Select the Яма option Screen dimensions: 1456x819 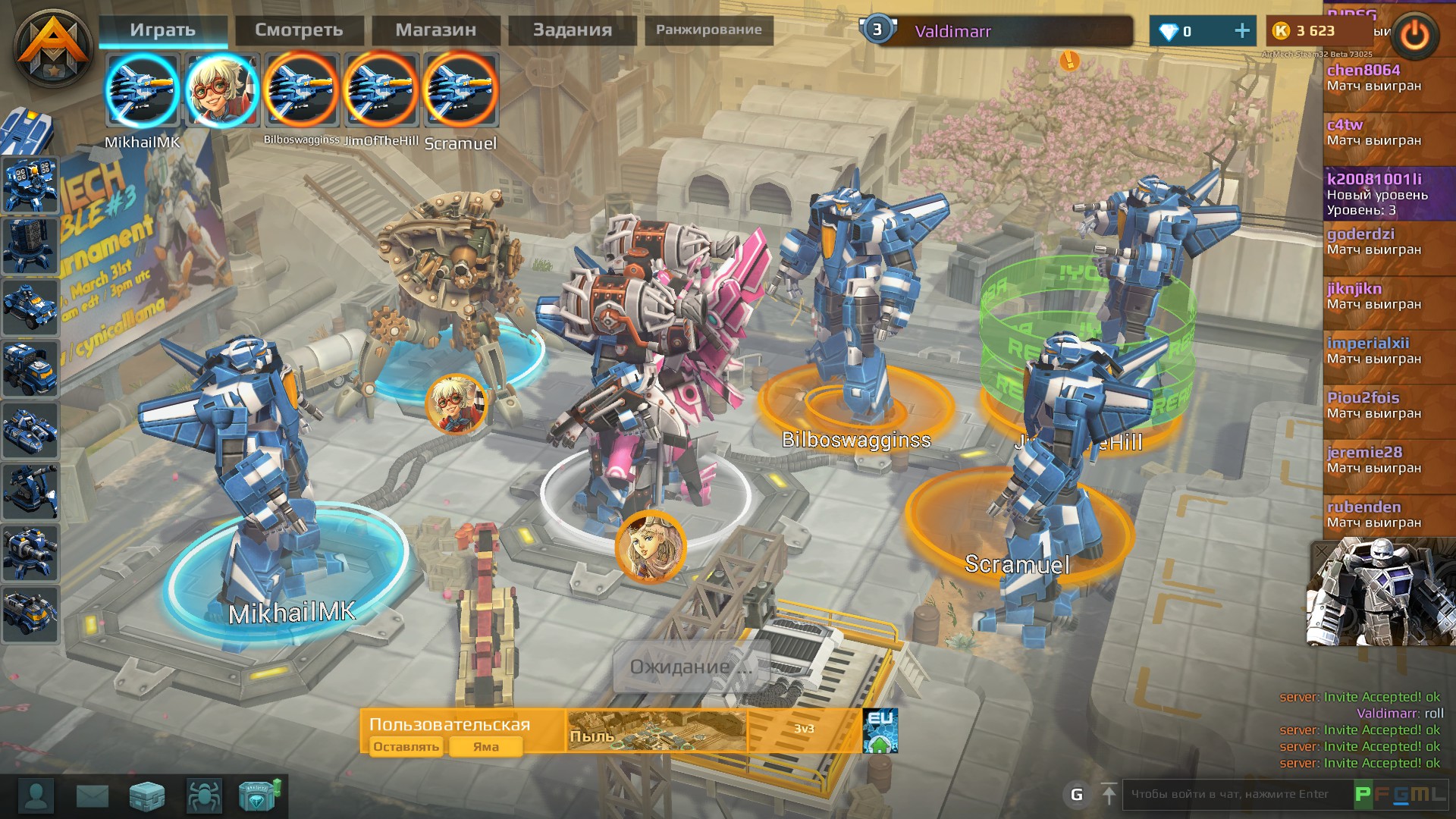coord(485,747)
